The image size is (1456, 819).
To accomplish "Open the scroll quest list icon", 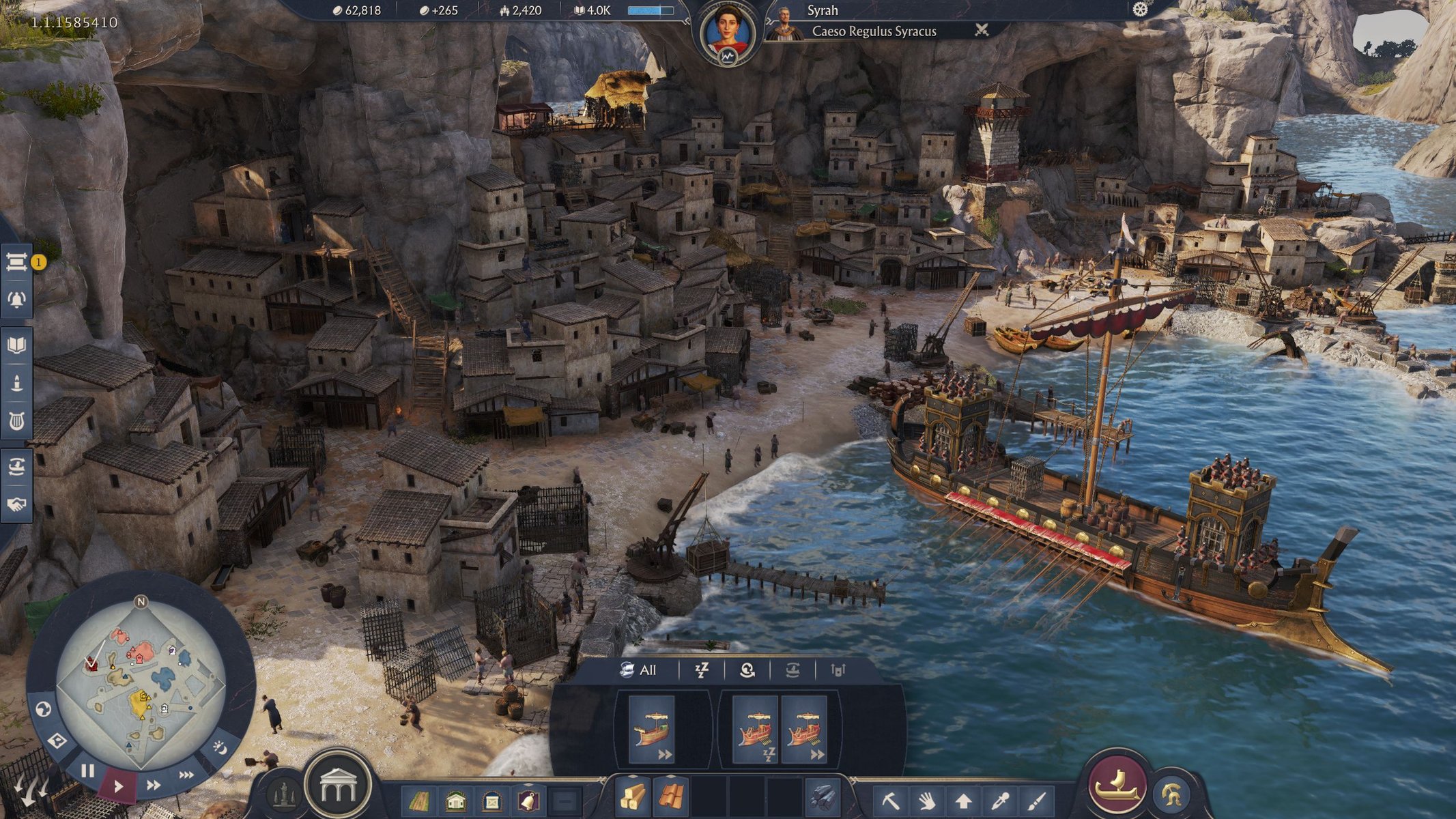I will tap(16, 262).
